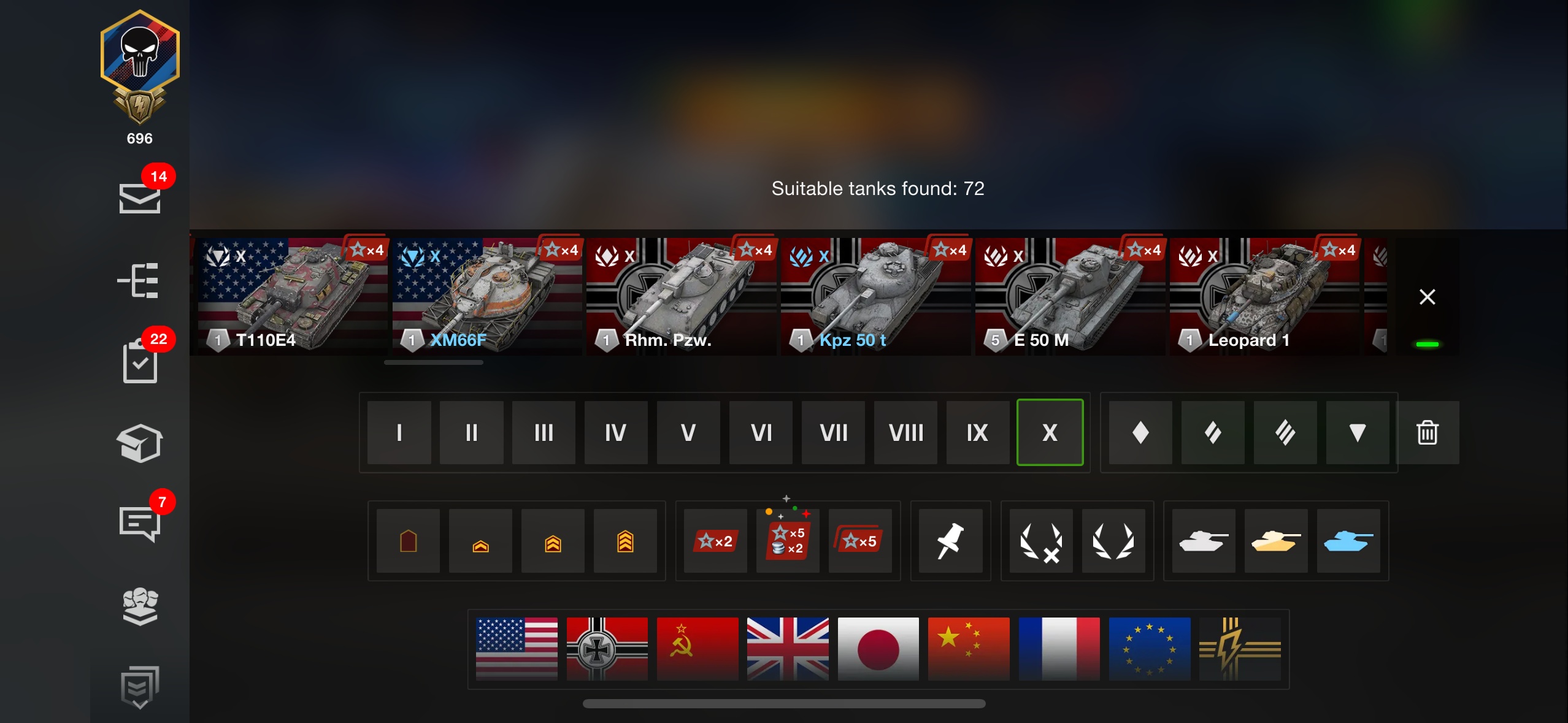Open the mail inbox with 14 notifications
The image size is (1568, 723).
(140, 197)
